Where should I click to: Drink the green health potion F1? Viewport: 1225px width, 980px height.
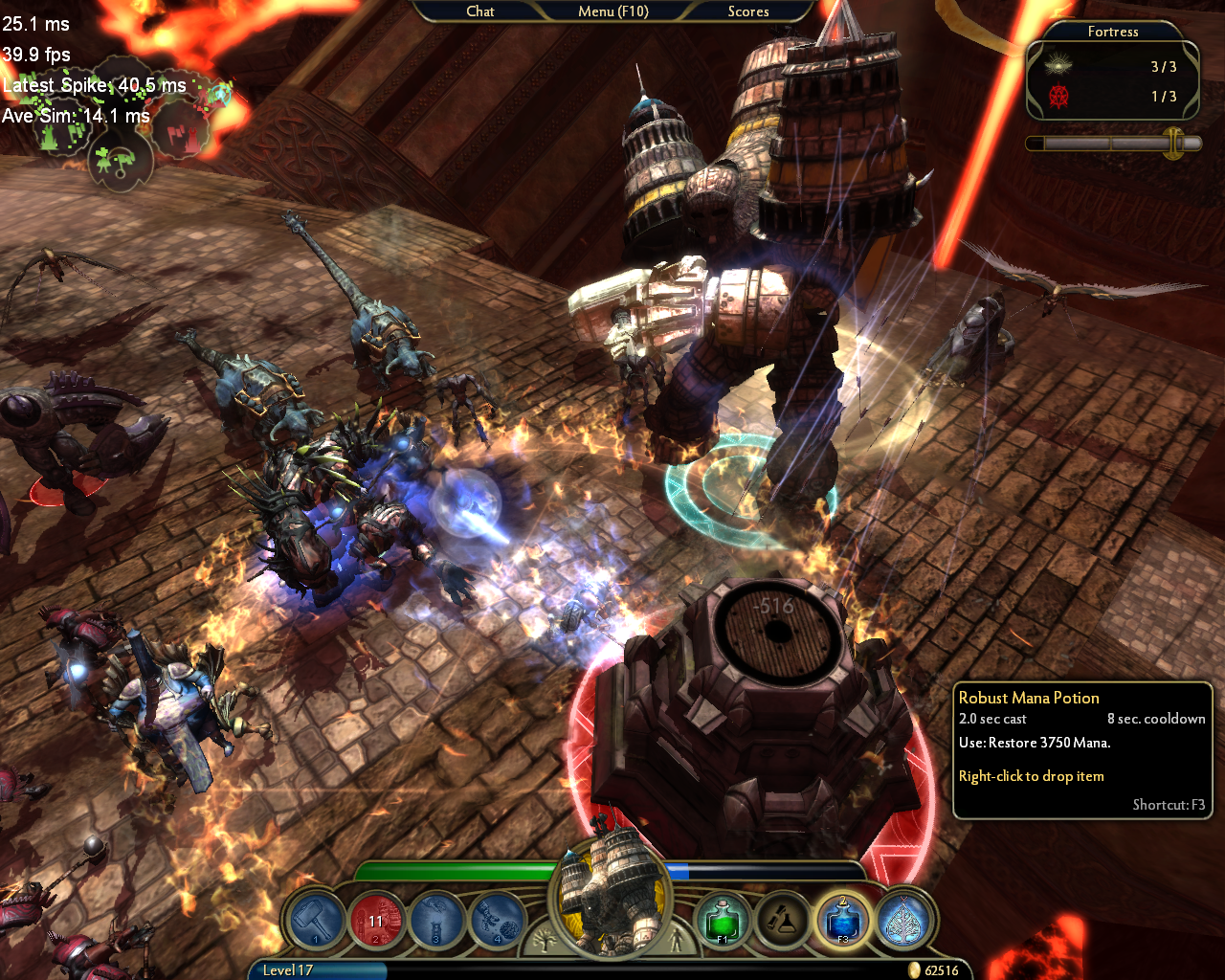tap(723, 921)
